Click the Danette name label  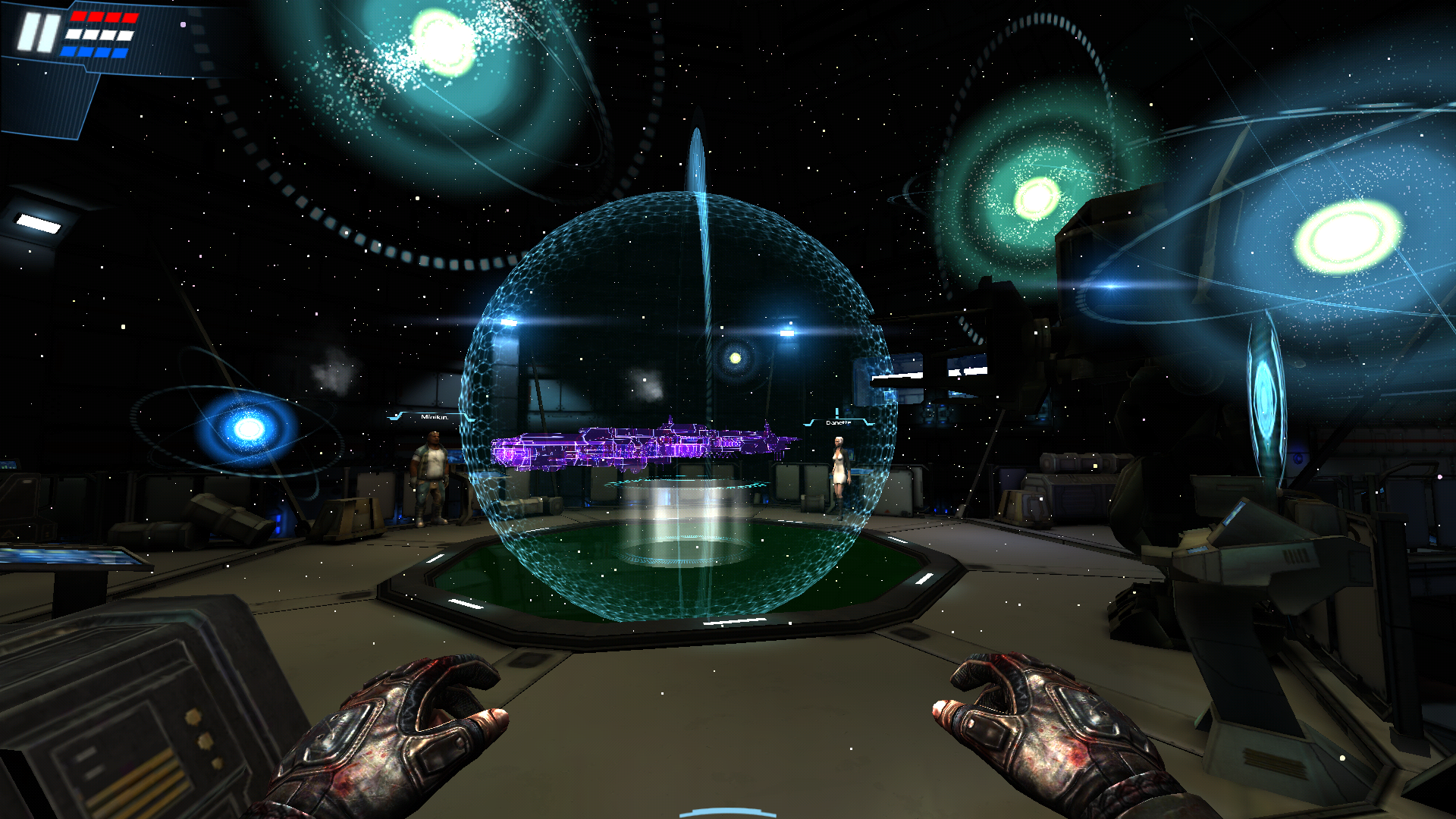[838, 423]
